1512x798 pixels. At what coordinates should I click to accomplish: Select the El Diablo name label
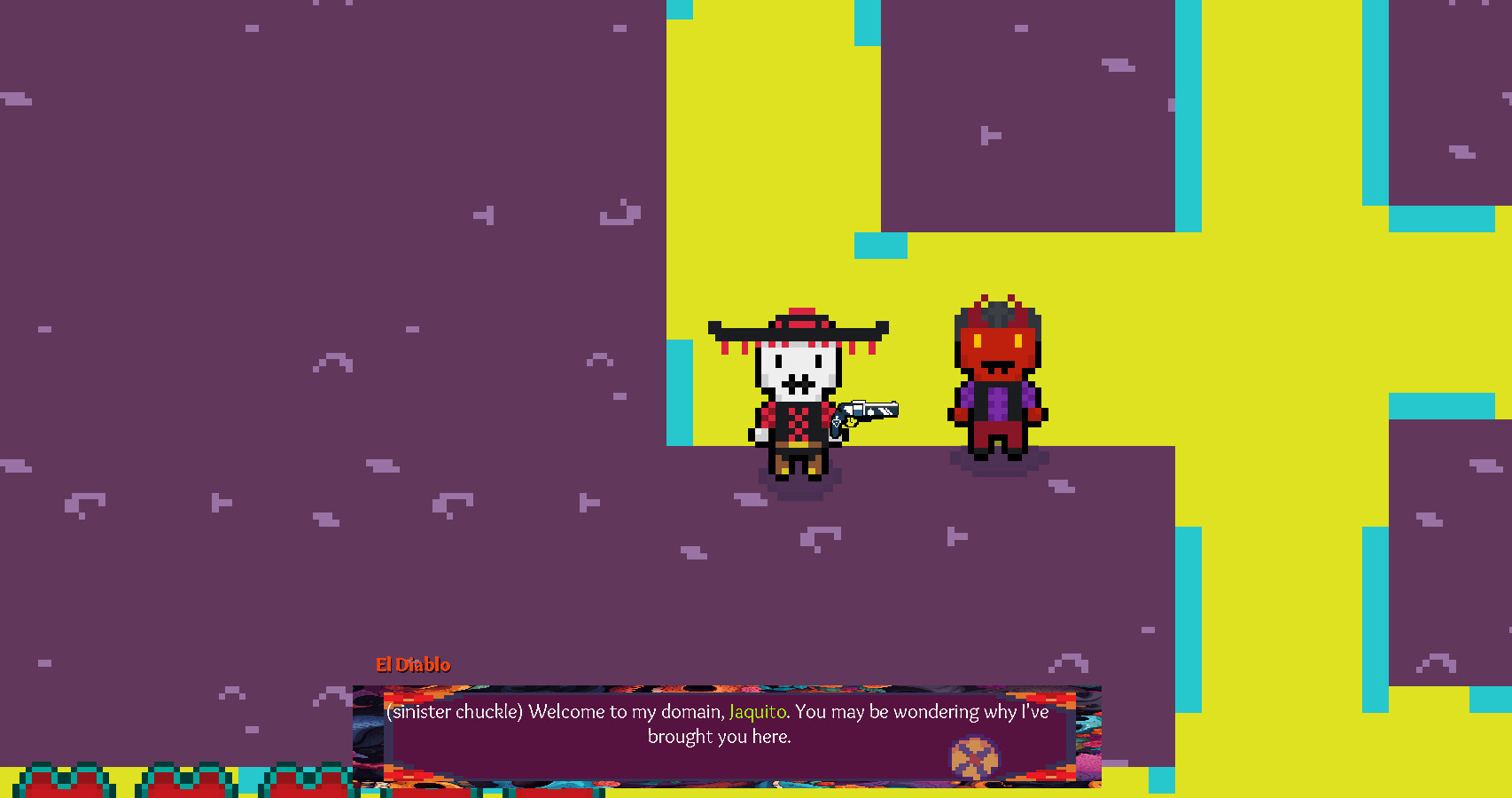pyautogui.click(x=413, y=664)
